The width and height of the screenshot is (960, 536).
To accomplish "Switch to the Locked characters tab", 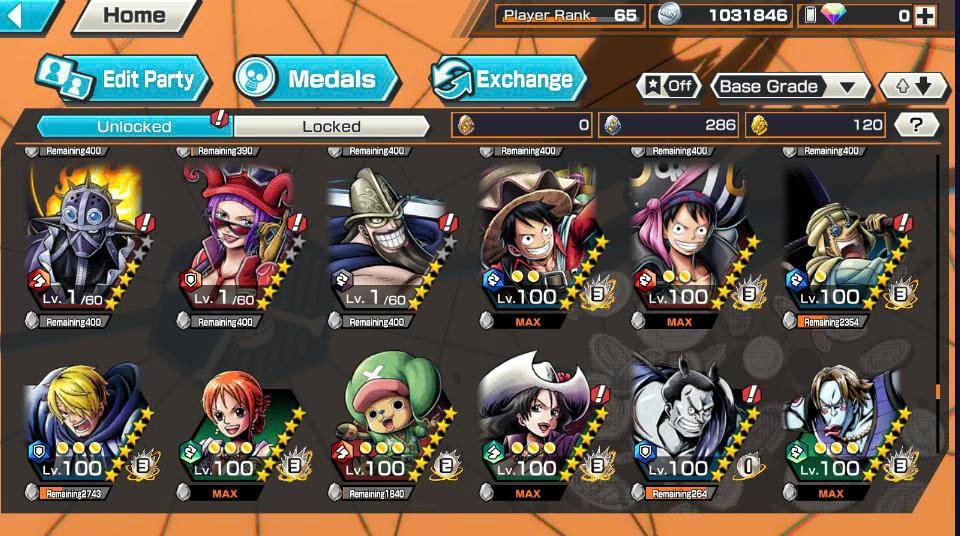I will (332, 126).
